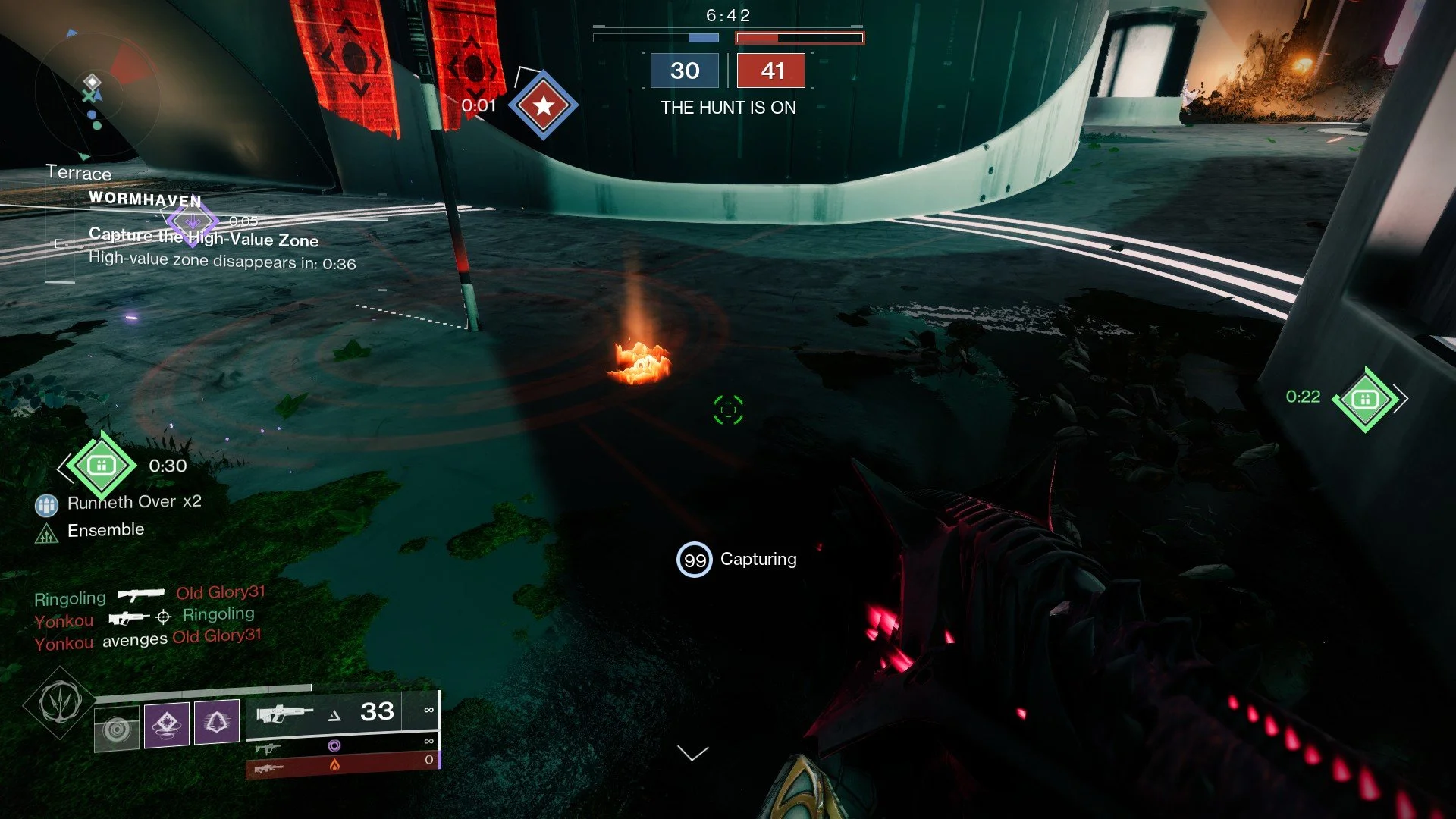Click the down chevron at screen bottom
1456x819 pixels.
pyautogui.click(x=692, y=753)
